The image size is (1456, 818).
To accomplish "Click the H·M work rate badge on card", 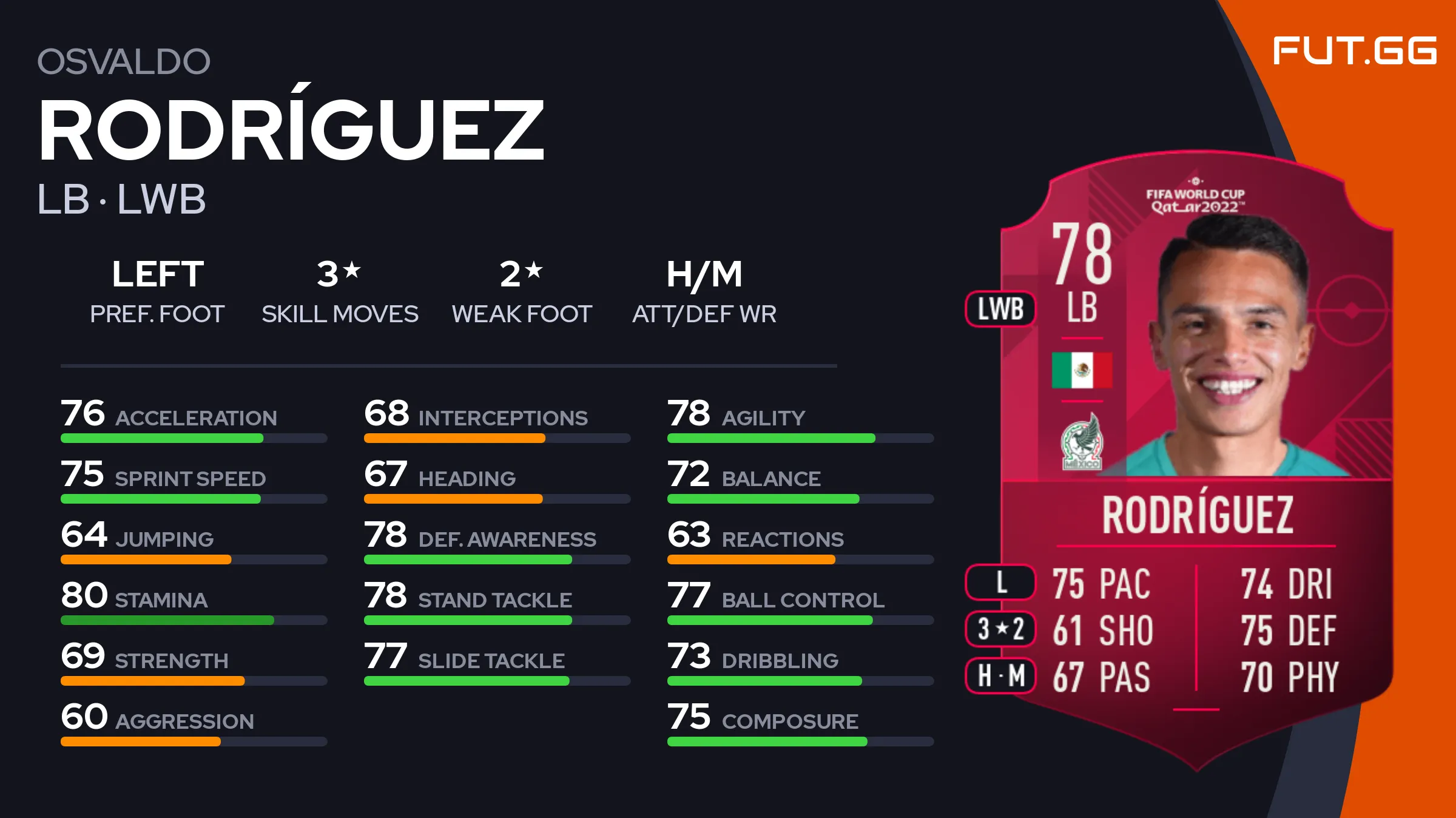I will (x=1000, y=675).
